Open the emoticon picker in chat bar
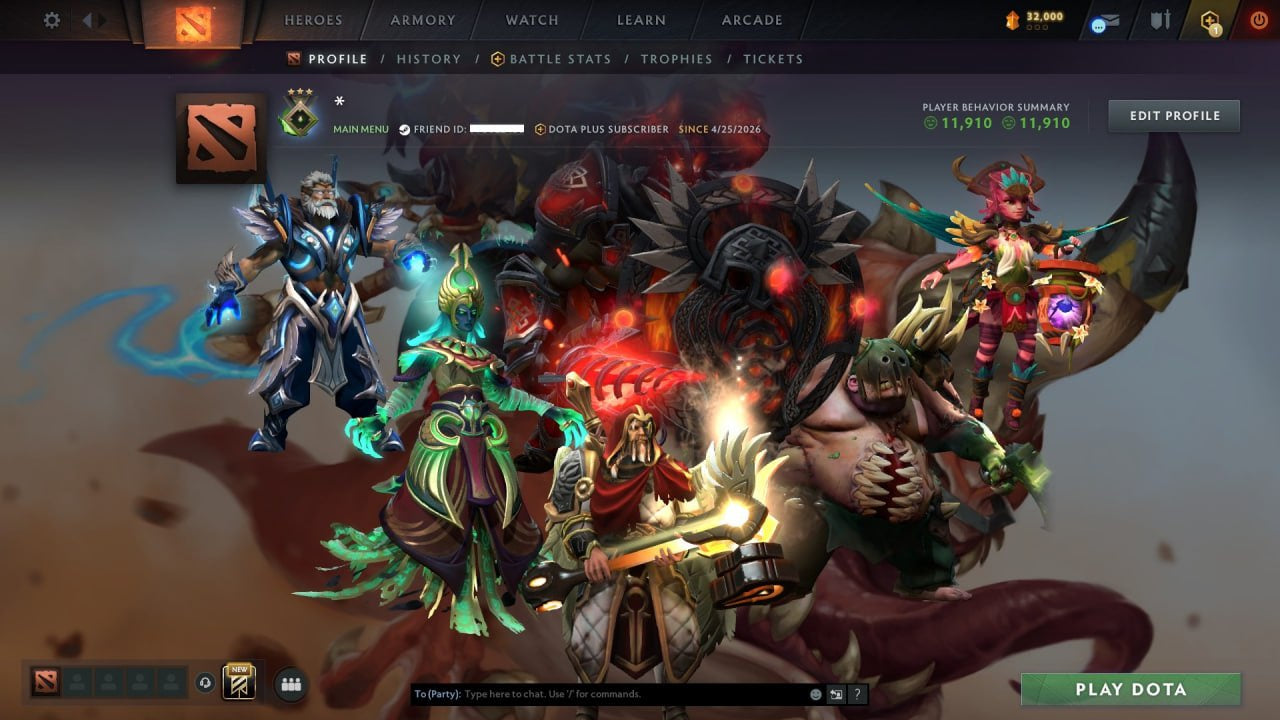 815,693
